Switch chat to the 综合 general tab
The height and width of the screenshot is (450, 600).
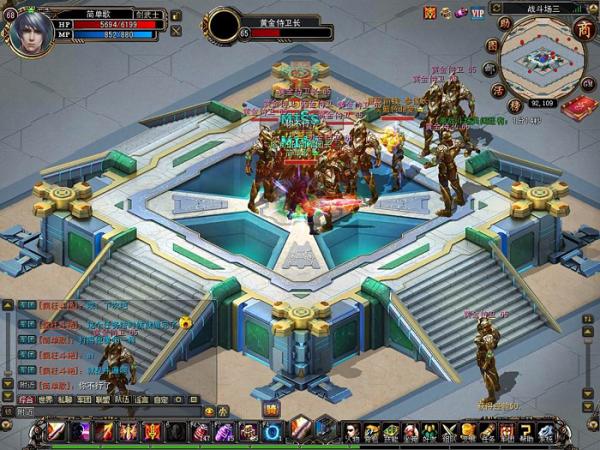[x=26, y=398]
